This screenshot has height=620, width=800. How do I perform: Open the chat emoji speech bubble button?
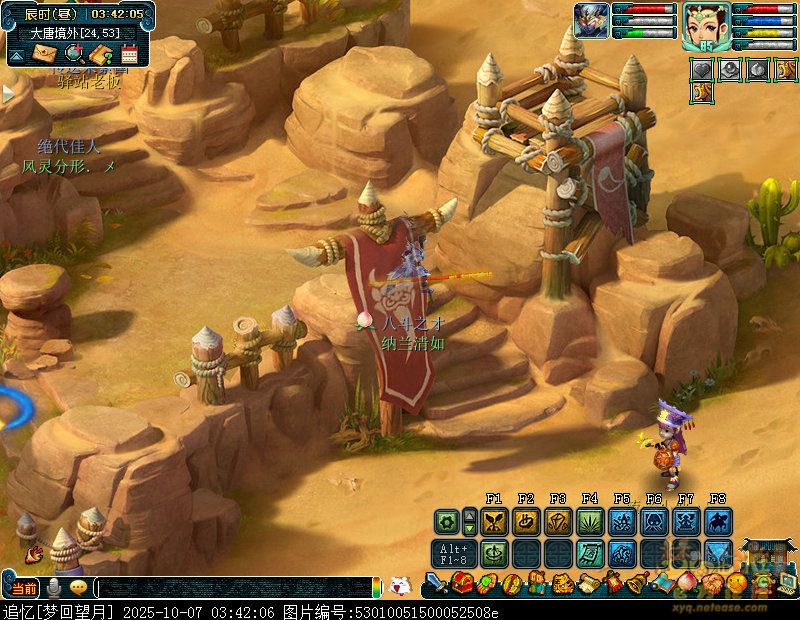(78, 588)
